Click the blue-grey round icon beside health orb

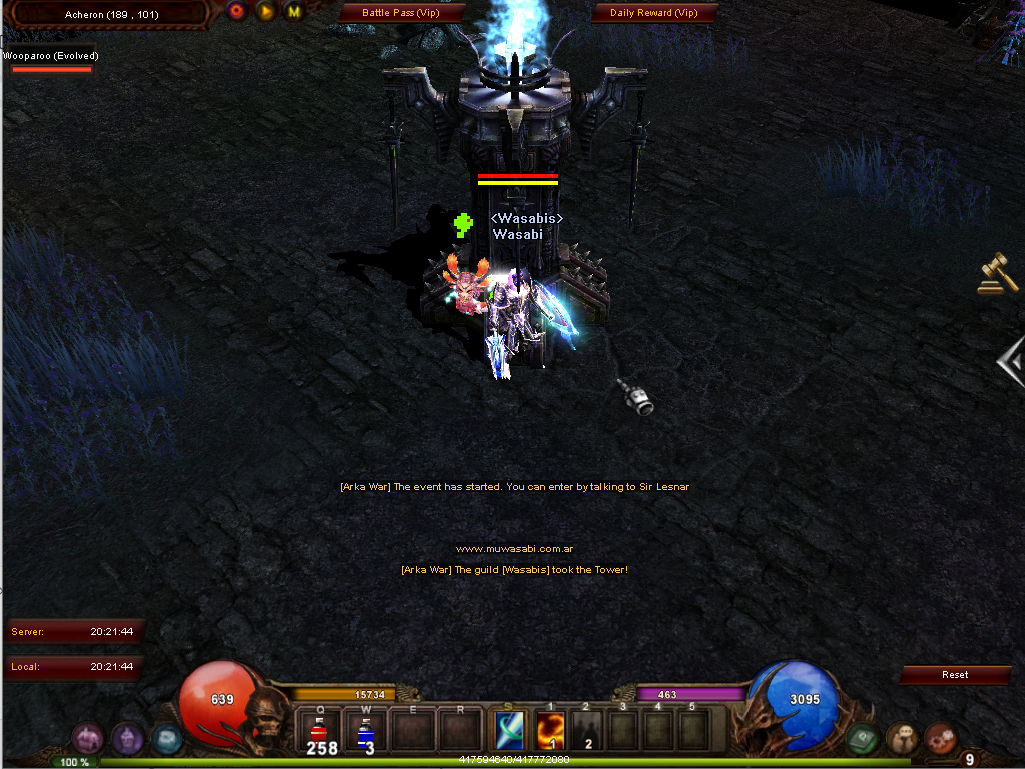coord(165,739)
